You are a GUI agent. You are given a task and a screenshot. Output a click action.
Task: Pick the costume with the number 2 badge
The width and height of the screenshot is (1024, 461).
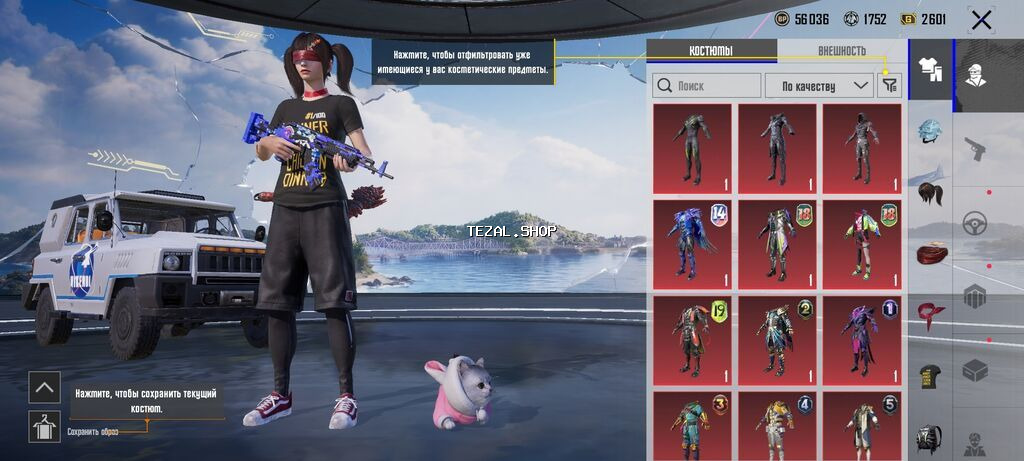tap(776, 340)
